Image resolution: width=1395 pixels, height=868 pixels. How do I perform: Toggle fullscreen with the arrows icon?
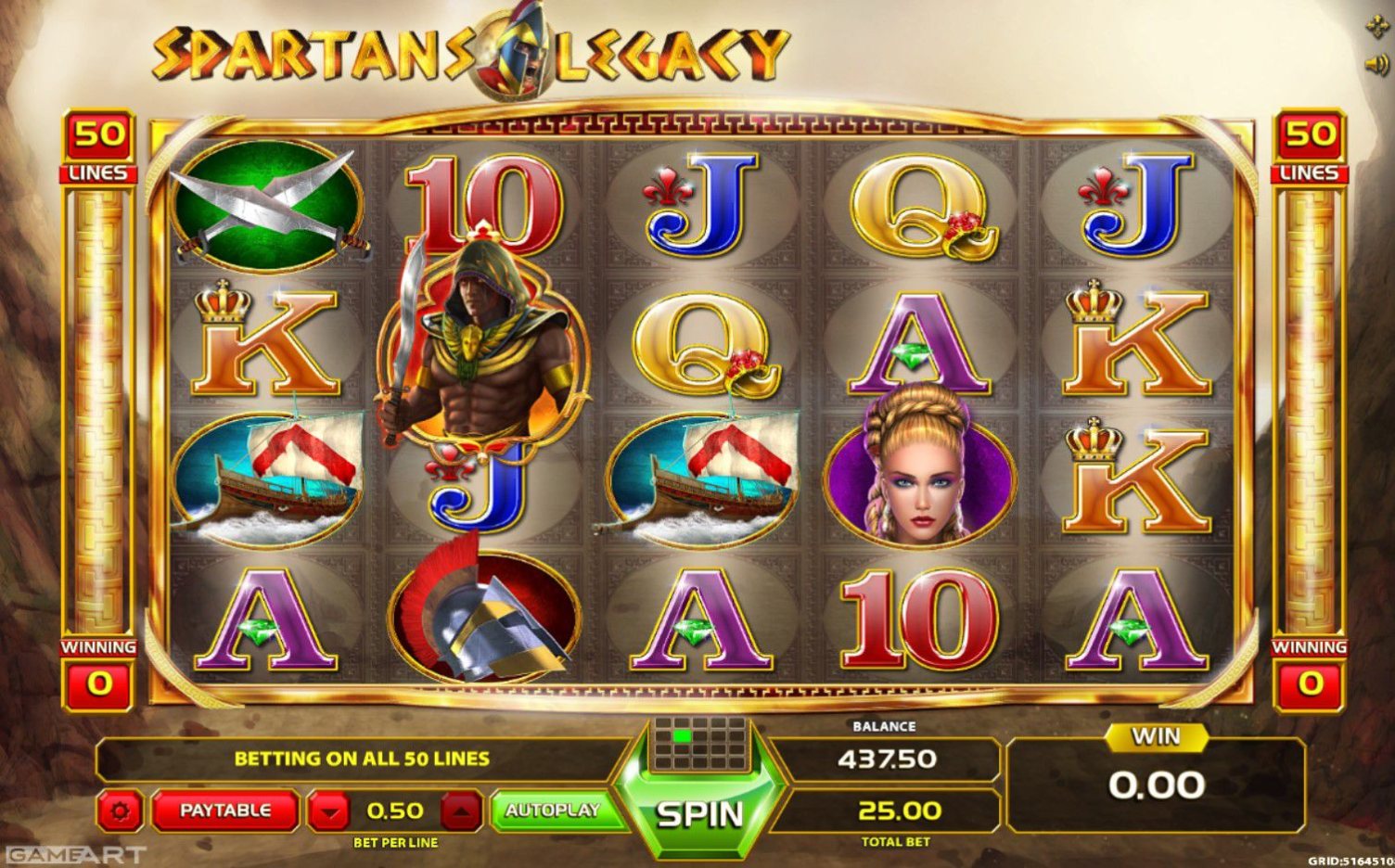tap(1376, 27)
